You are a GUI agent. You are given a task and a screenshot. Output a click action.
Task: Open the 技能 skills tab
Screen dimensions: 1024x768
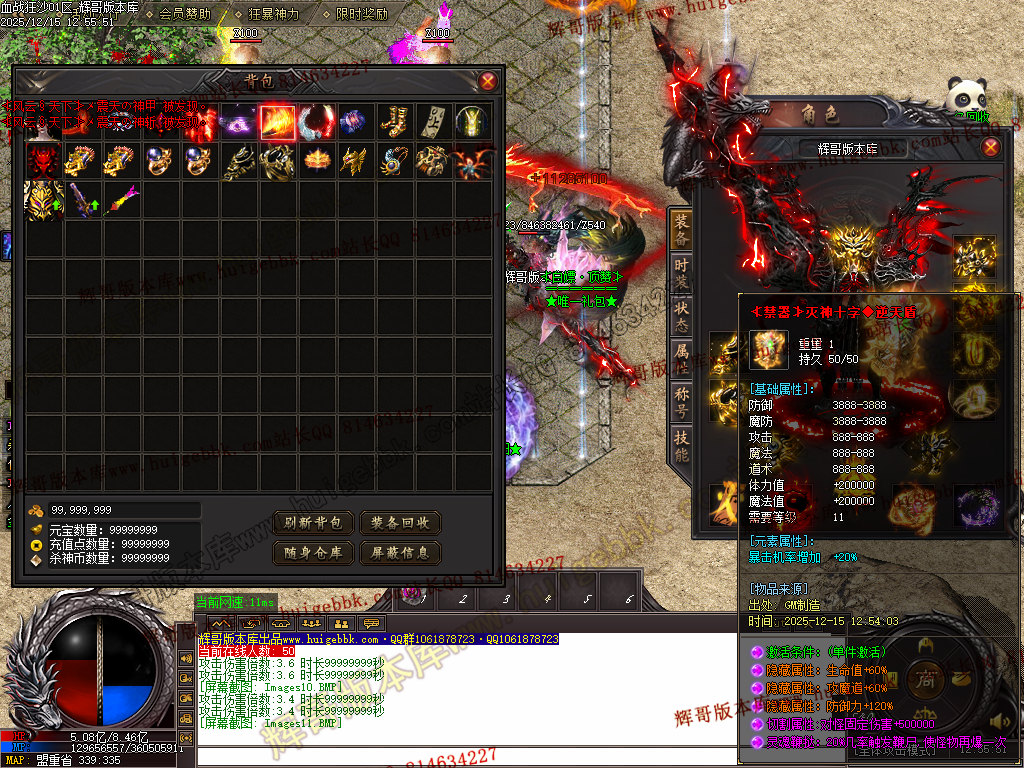(x=681, y=443)
